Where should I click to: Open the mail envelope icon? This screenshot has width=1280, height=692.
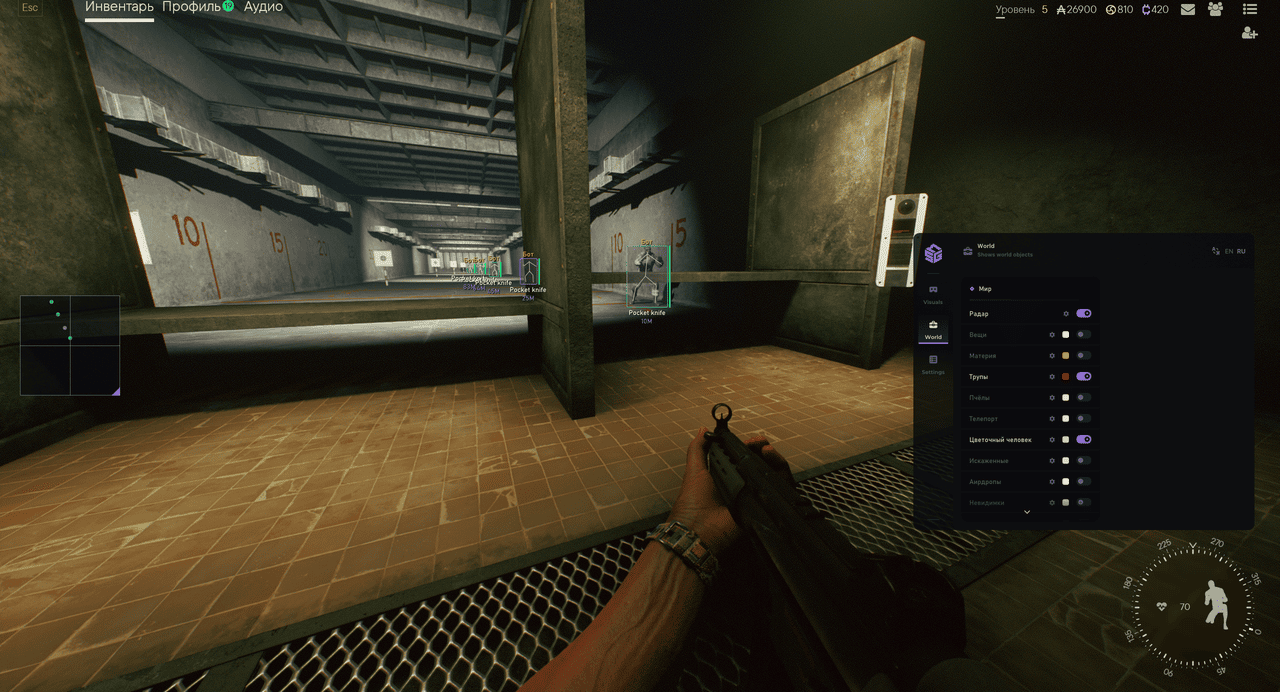[x=1188, y=10]
